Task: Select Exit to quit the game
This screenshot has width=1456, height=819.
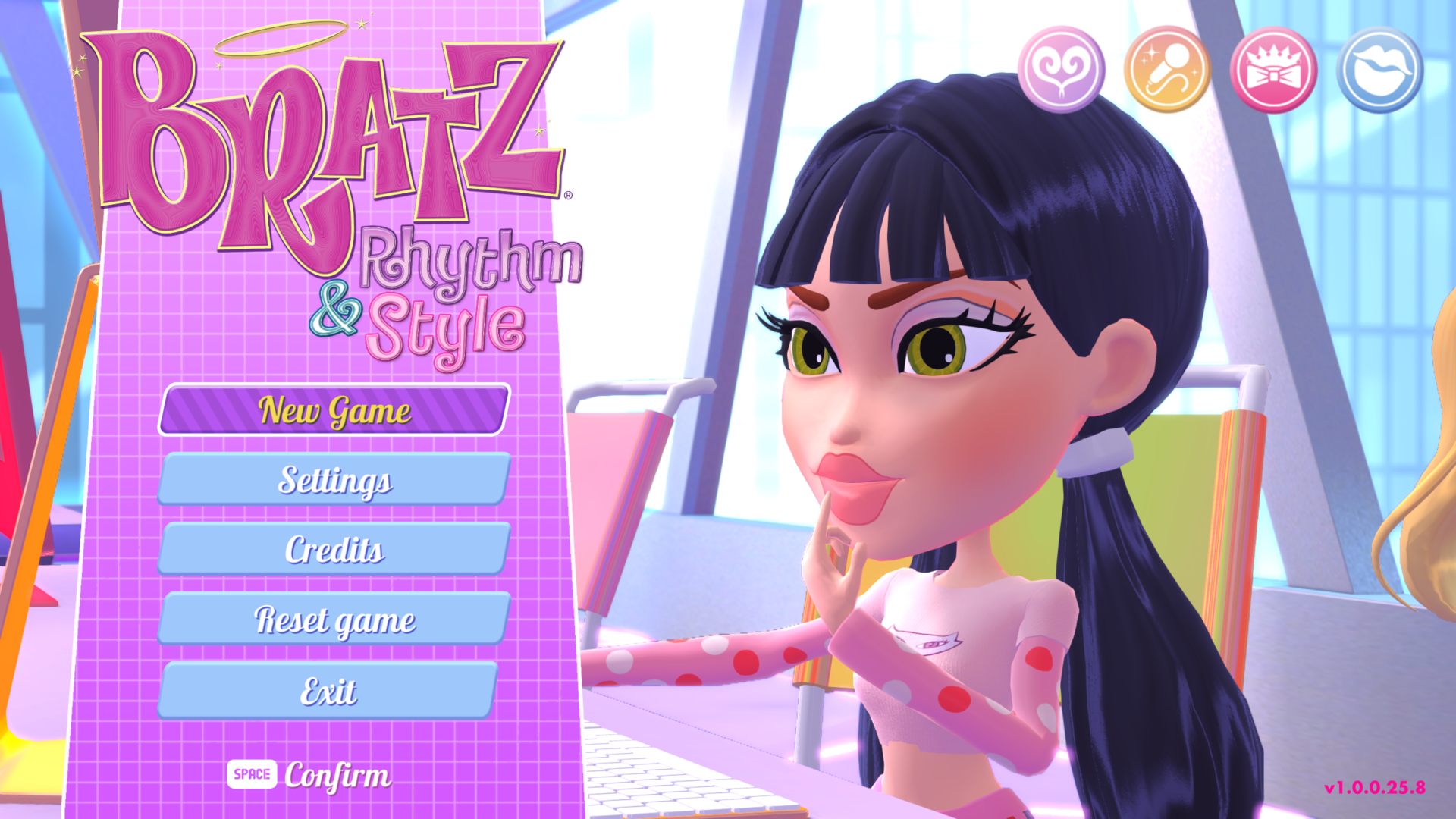Action: (328, 690)
